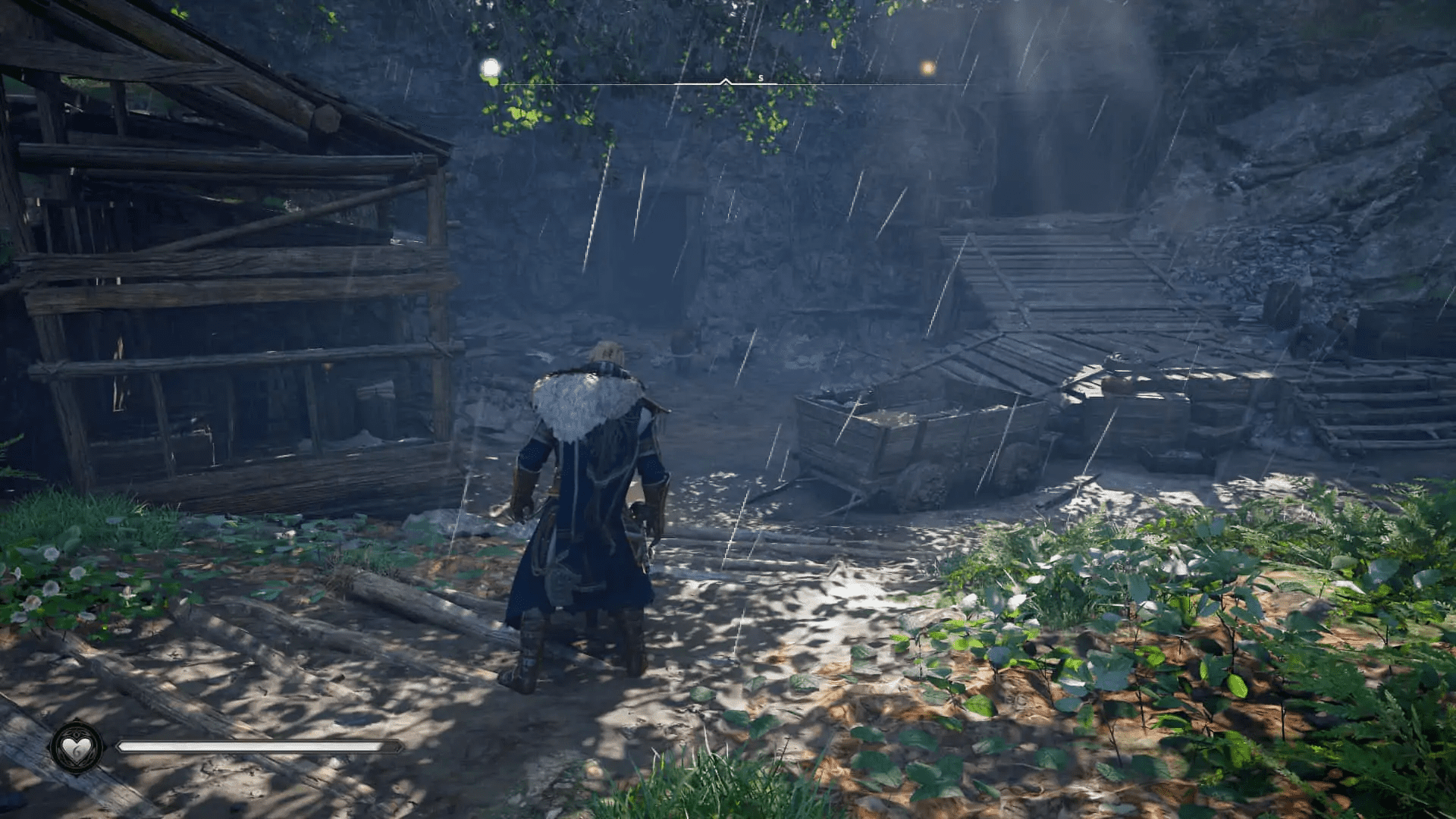Click the glowing white waypoint above the trees
This screenshot has width=1456, height=819.
490,67
